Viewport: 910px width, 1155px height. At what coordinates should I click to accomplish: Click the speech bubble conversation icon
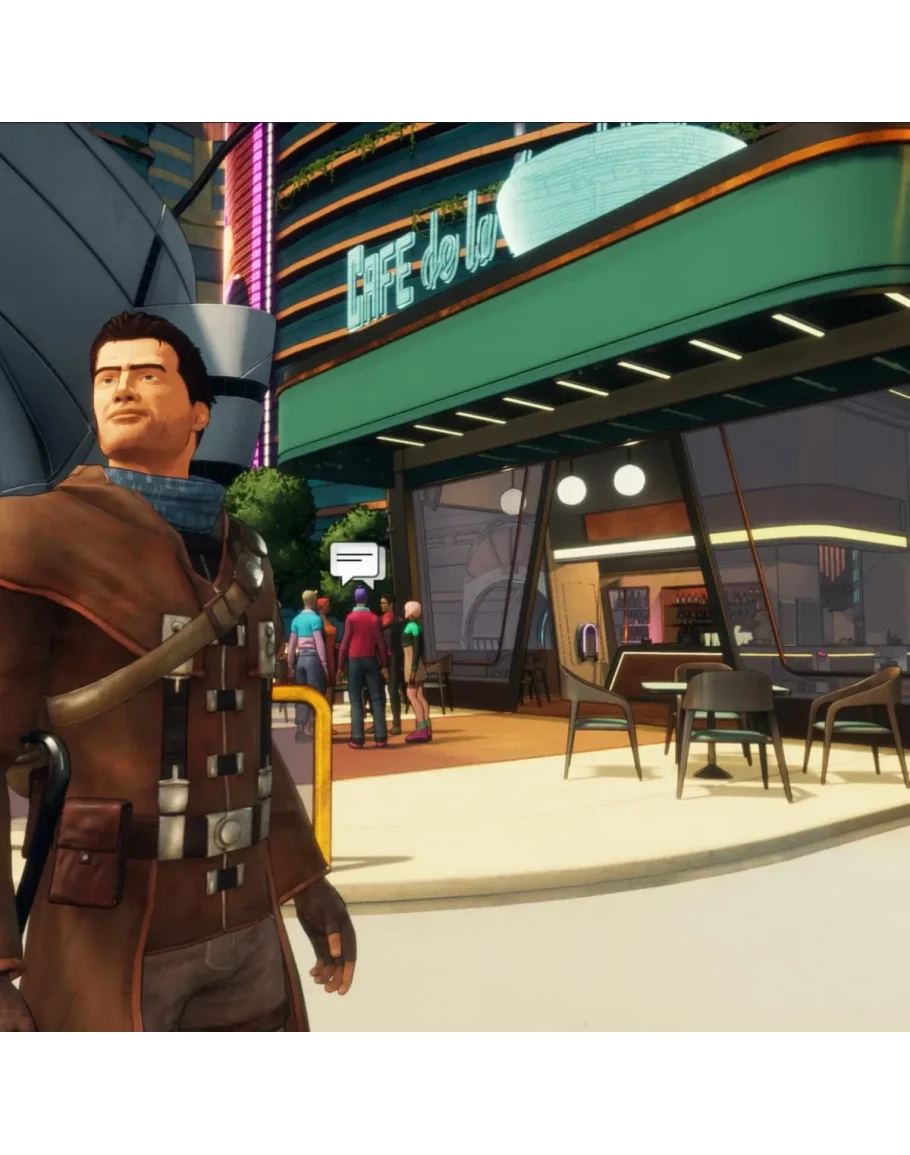(357, 564)
